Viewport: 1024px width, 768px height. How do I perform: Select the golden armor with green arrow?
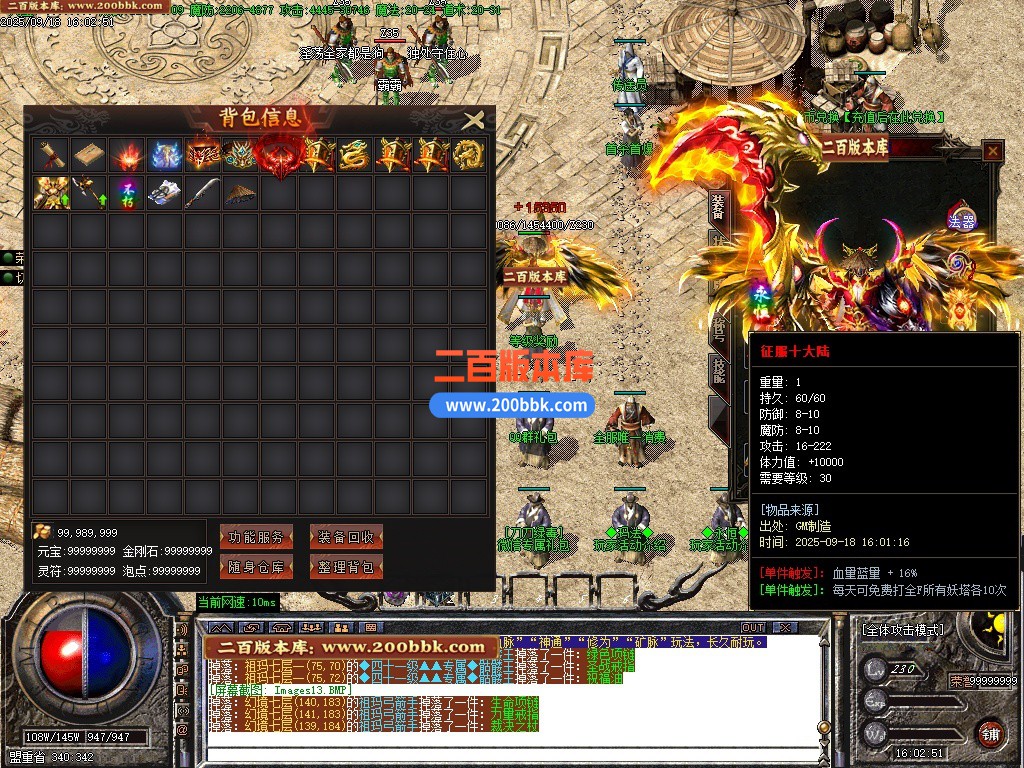coord(50,192)
